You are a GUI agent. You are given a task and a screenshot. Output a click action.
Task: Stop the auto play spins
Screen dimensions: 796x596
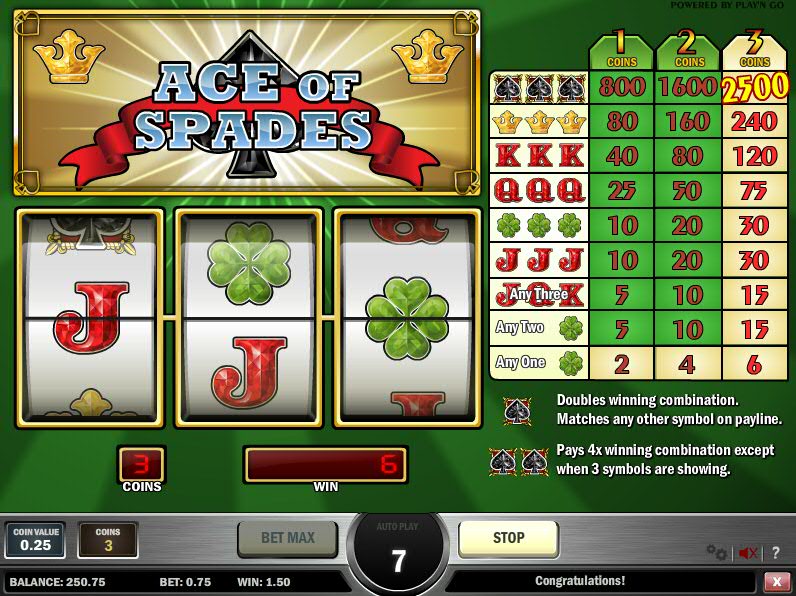pos(508,538)
